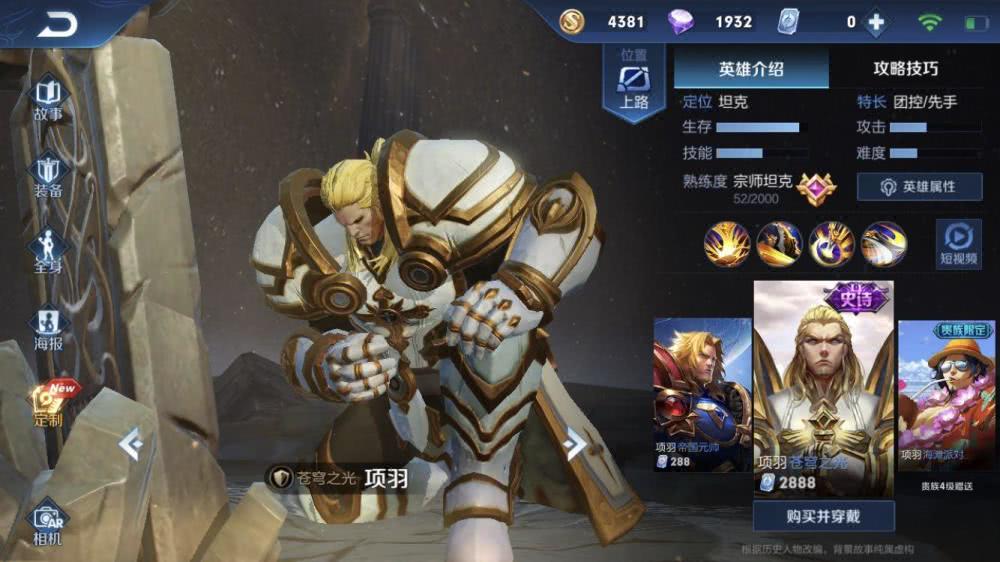
Task: Open the 海报 poster view
Action: (48, 328)
